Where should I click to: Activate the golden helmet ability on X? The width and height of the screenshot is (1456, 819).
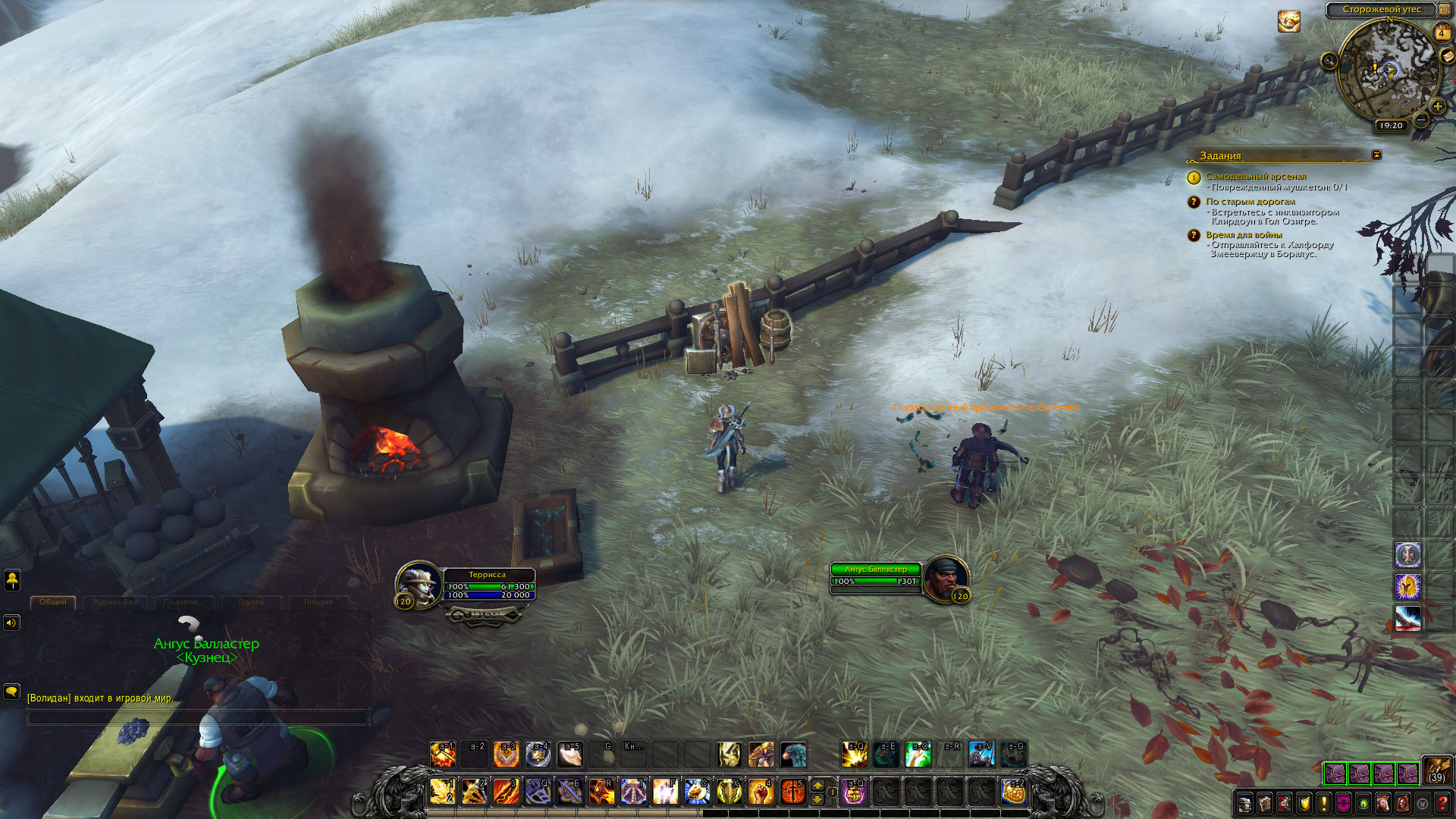729,792
